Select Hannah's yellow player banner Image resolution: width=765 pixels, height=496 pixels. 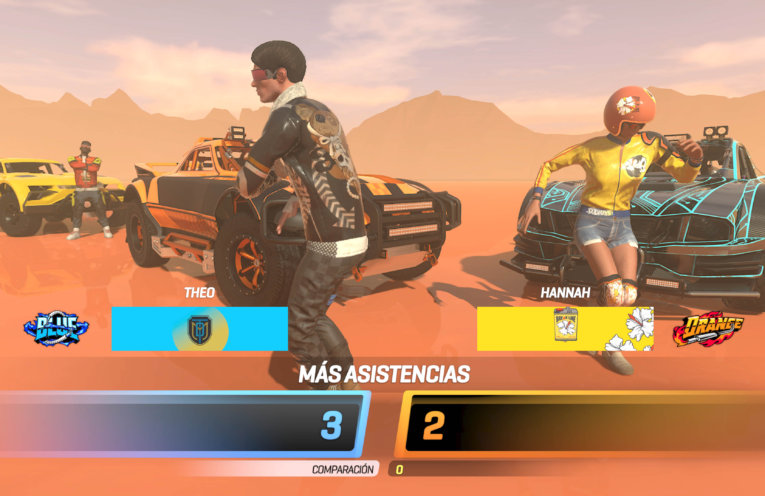tap(564, 328)
